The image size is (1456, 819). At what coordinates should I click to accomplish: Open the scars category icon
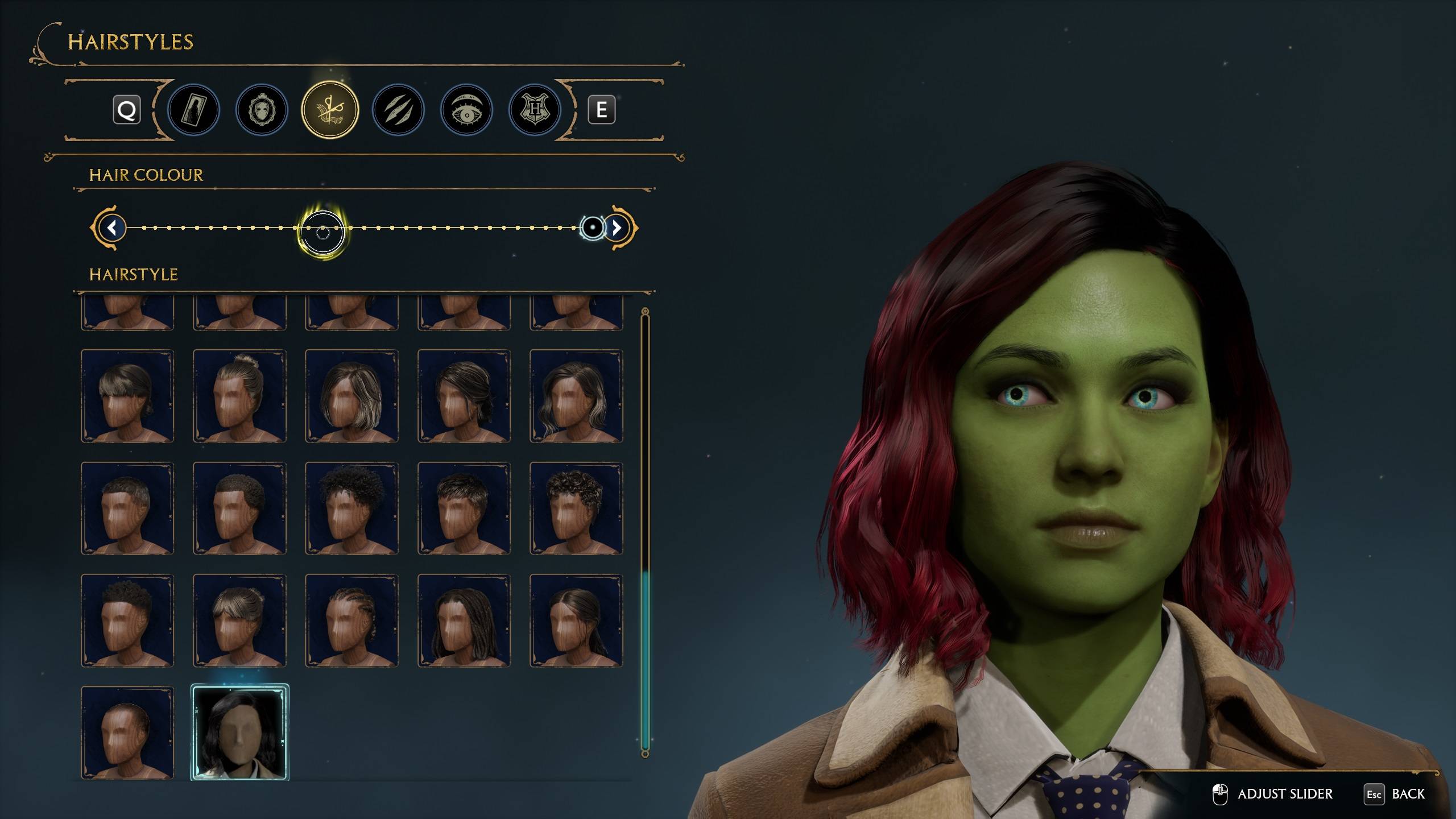click(398, 110)
